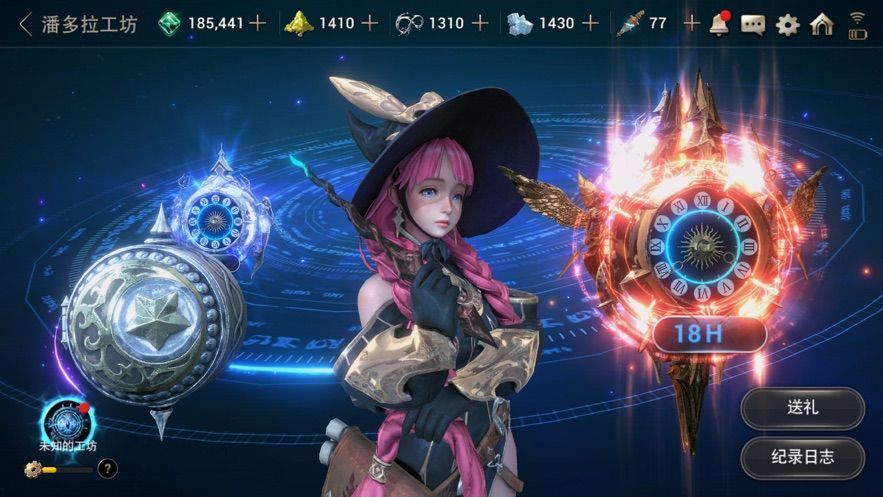Return to the home screen
Image resolution: width=883 pixels, height=497 pixels.
(822, 24)
